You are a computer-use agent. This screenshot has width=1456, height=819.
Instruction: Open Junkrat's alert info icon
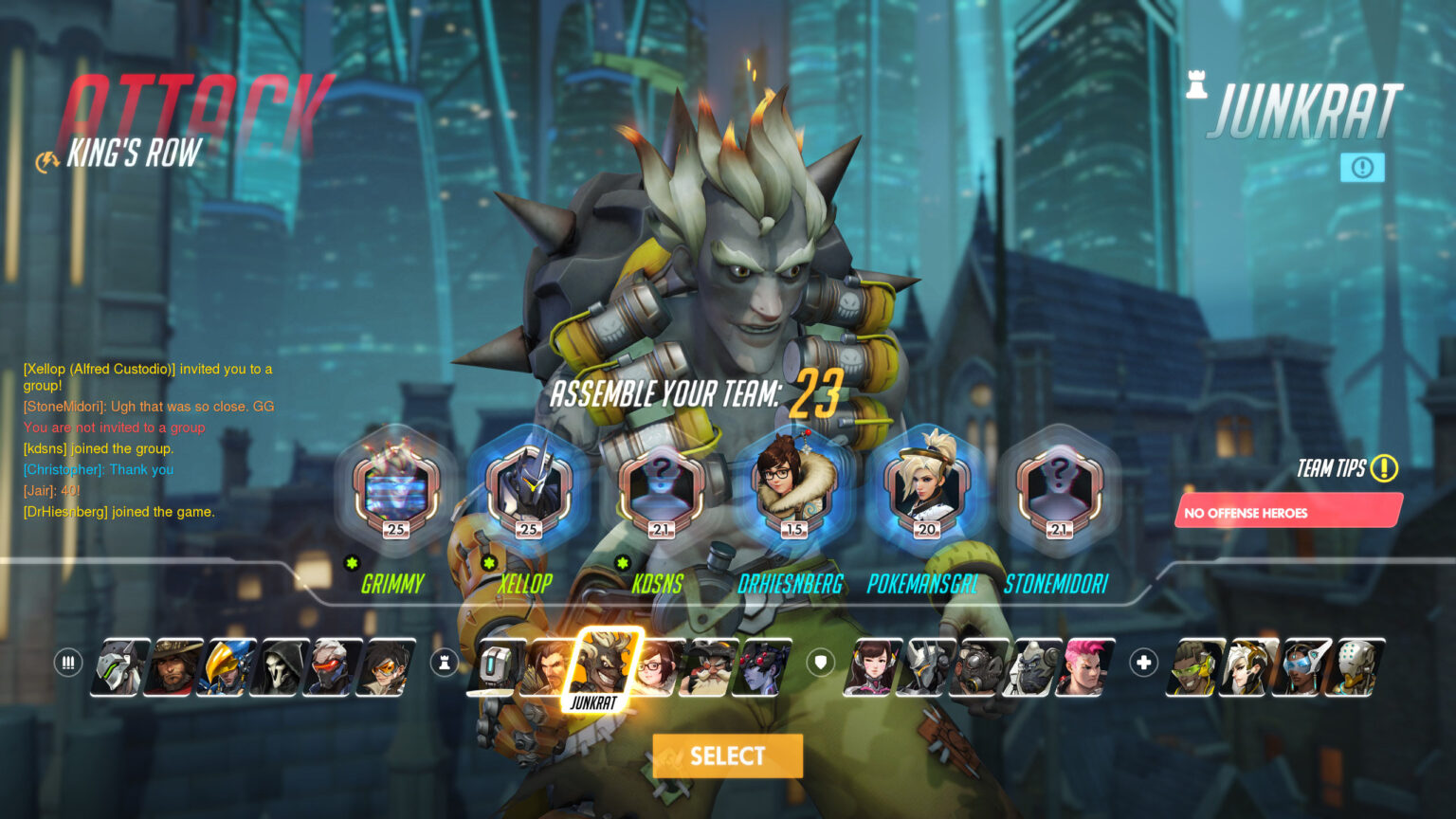[1362, 168]
